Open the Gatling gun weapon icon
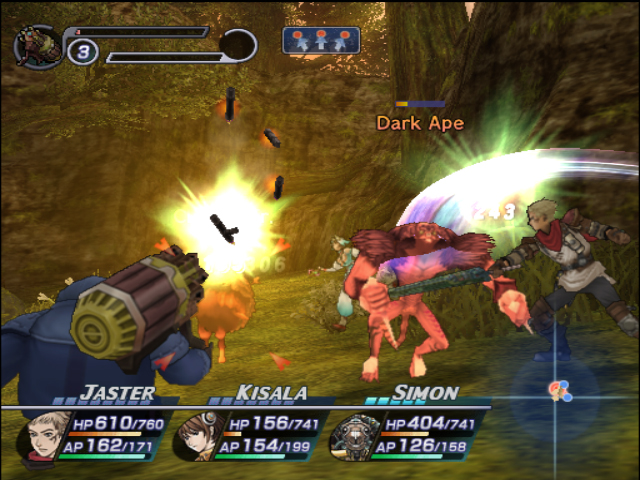 point(38,47)
